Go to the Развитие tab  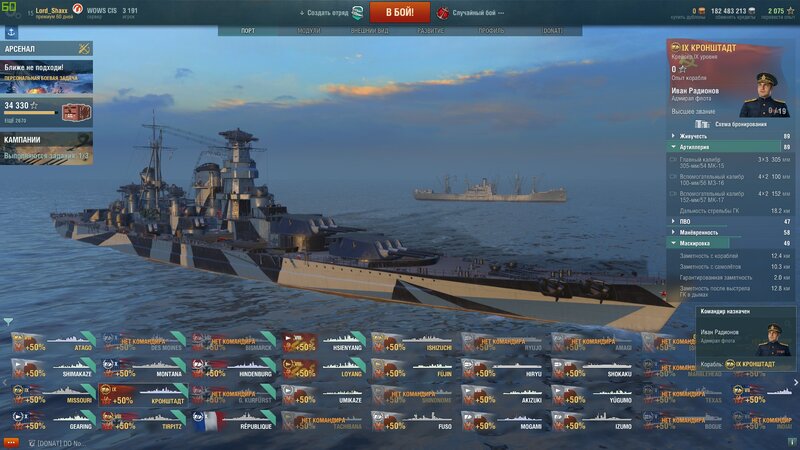pos(431,31)
